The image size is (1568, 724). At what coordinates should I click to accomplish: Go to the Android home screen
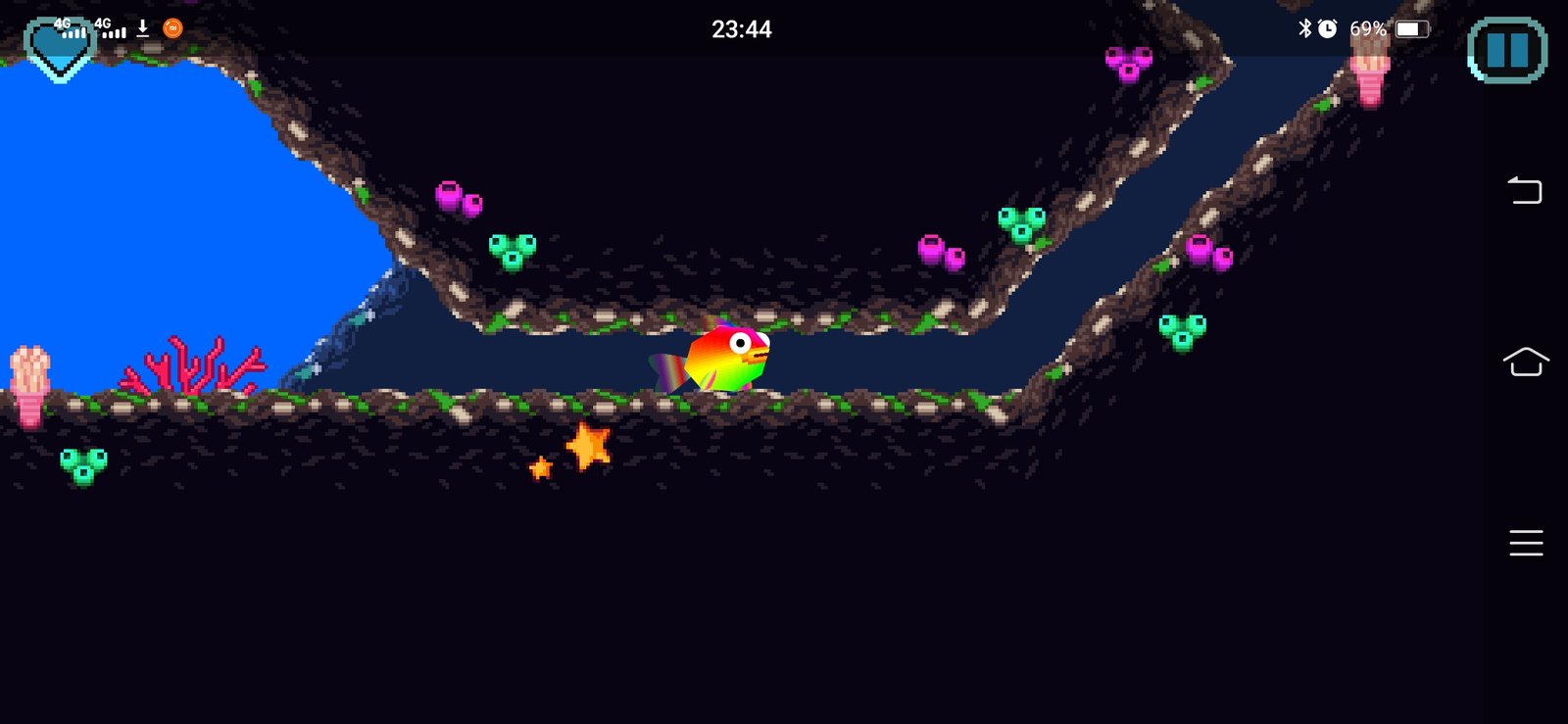pyautogui.click(x=1525, y=362)
